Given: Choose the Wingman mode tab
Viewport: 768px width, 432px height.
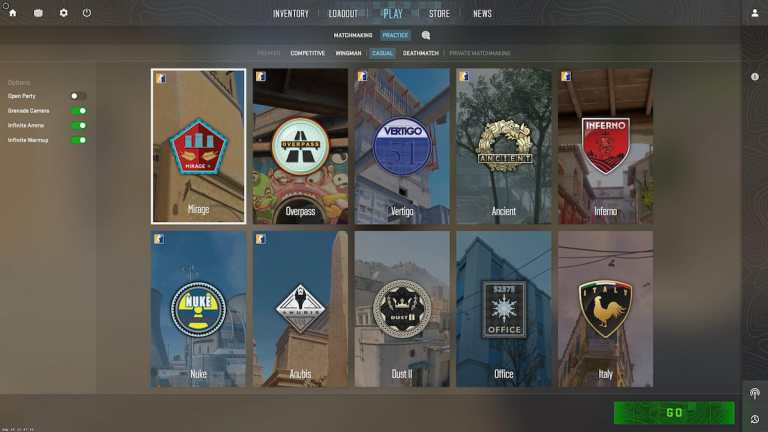Looking at the screenshot, I should [x=348, y=53].
